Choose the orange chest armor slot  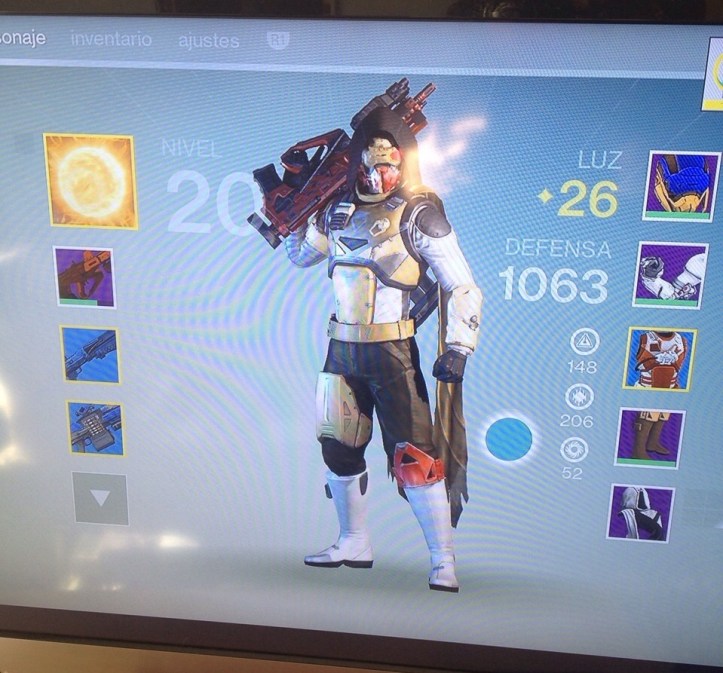pyautogui.click(x=659, y=359)
